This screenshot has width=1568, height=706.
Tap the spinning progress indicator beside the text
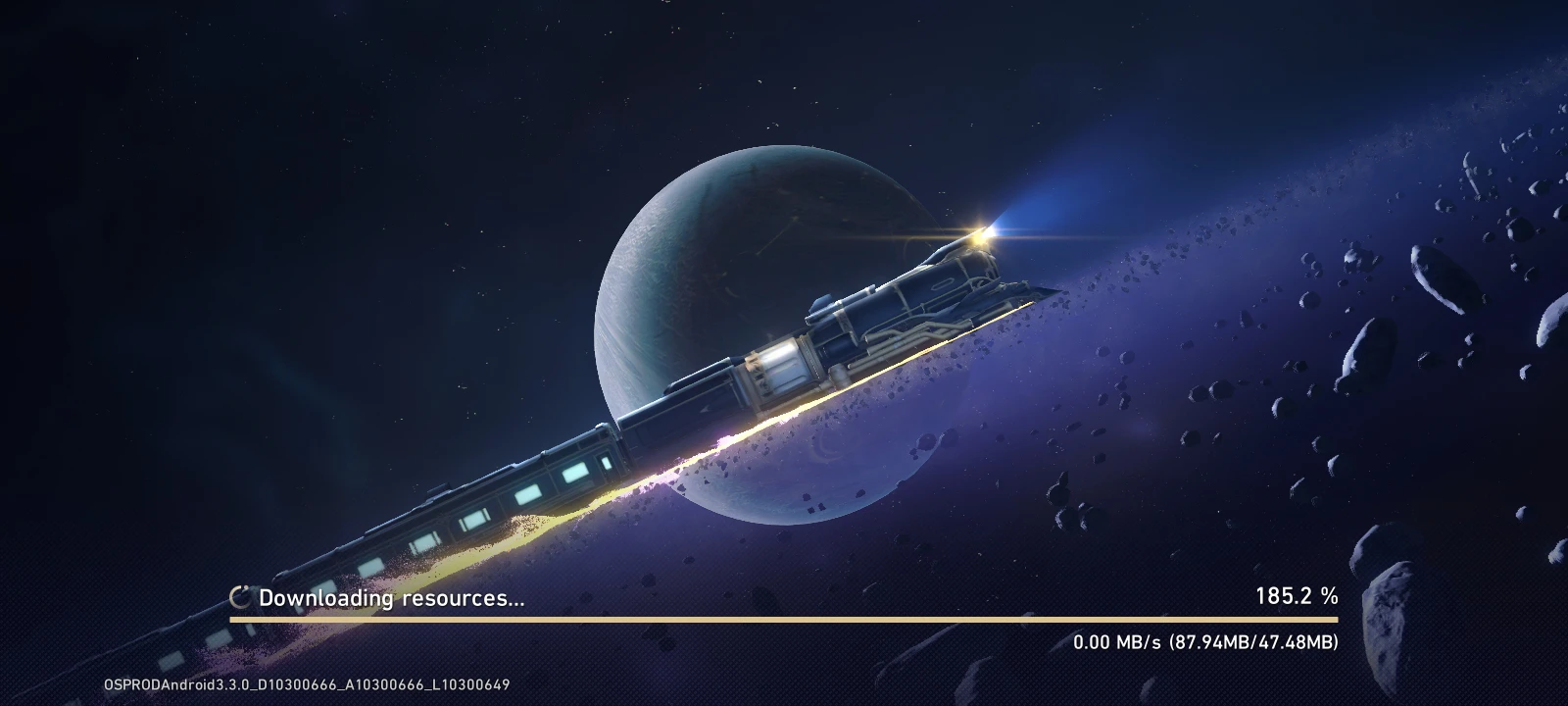click(x=238, y=594)
